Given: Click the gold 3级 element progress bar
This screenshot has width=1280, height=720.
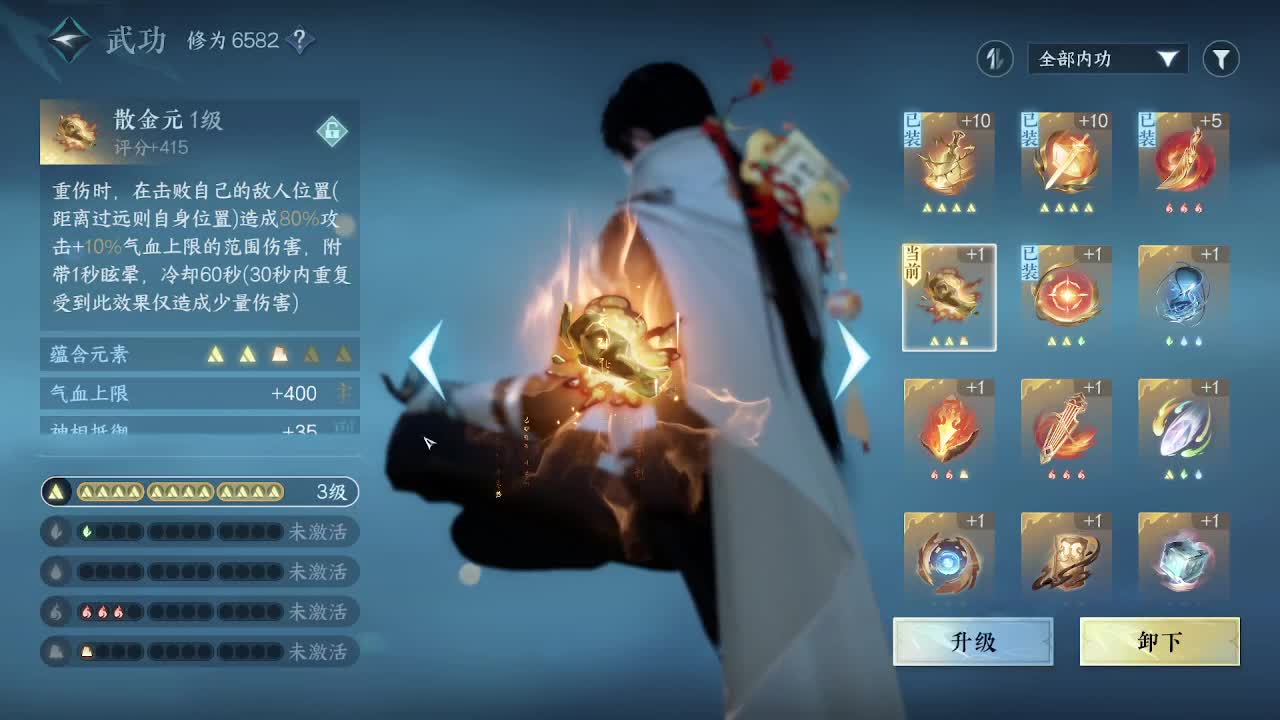Looking at the screenshot, I should (x=200, y=492).
